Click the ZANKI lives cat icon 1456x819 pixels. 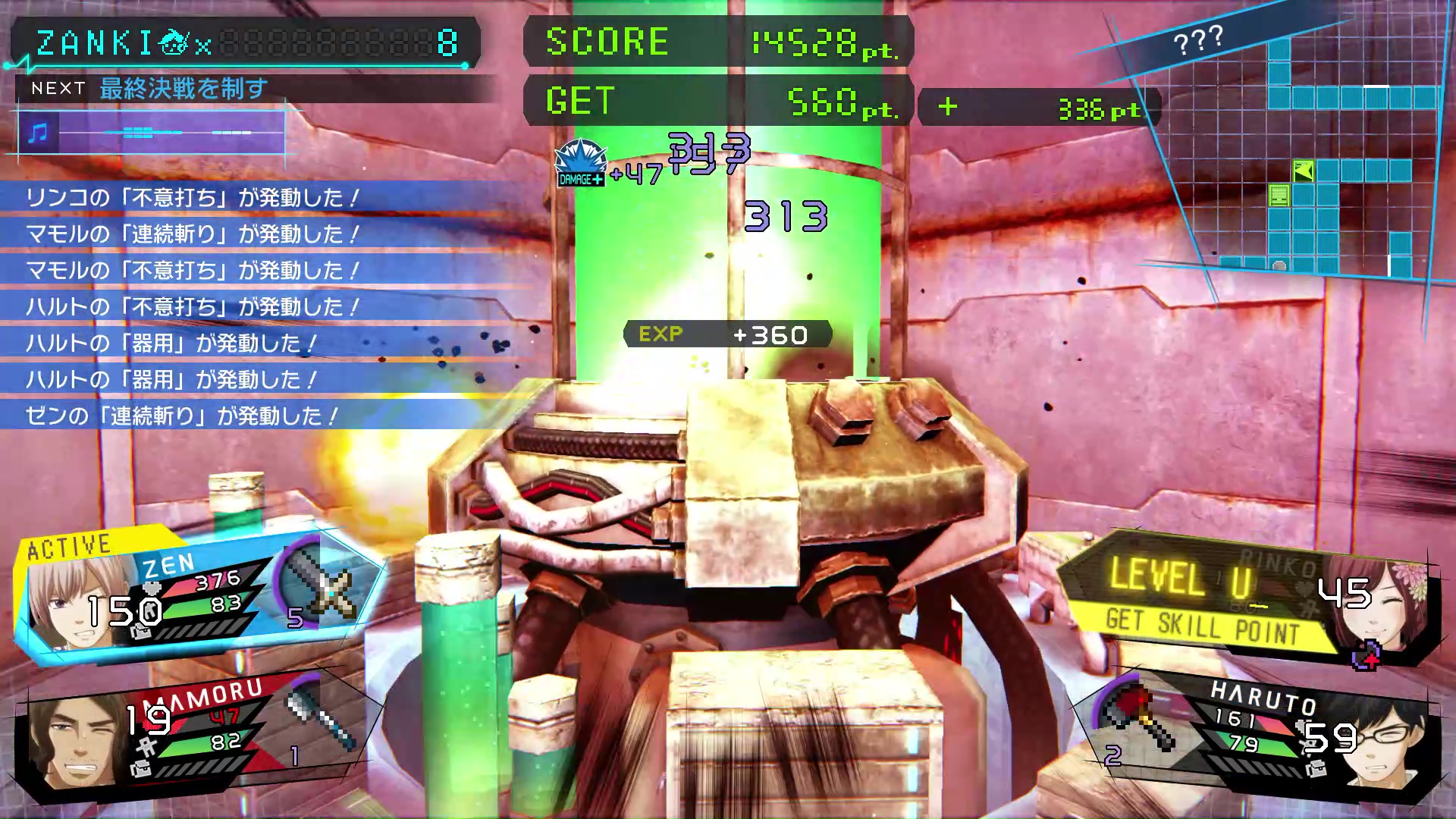[x=174, y=43]
